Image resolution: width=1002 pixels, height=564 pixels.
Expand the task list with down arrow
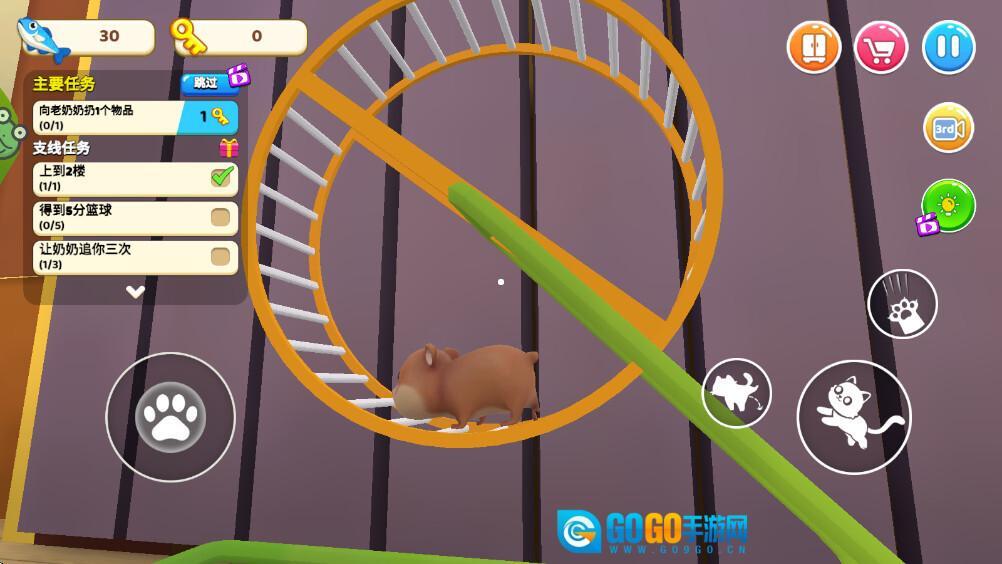[135, 292]
